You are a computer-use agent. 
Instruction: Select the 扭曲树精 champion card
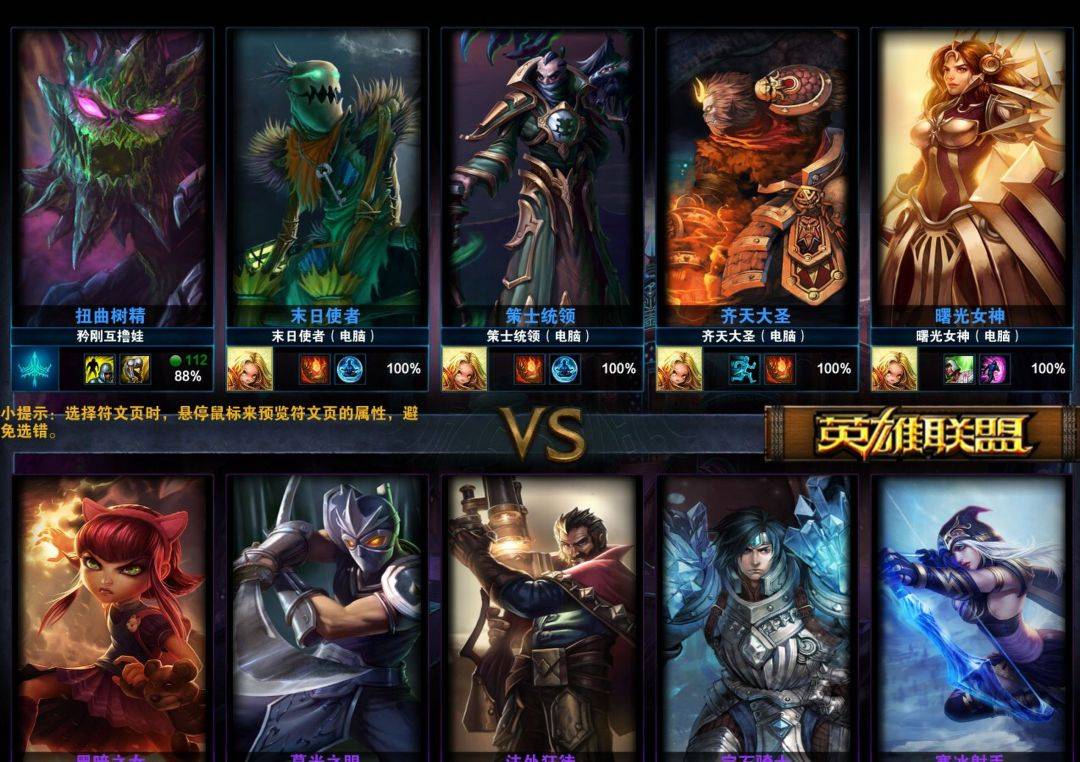tap(112, 170)
